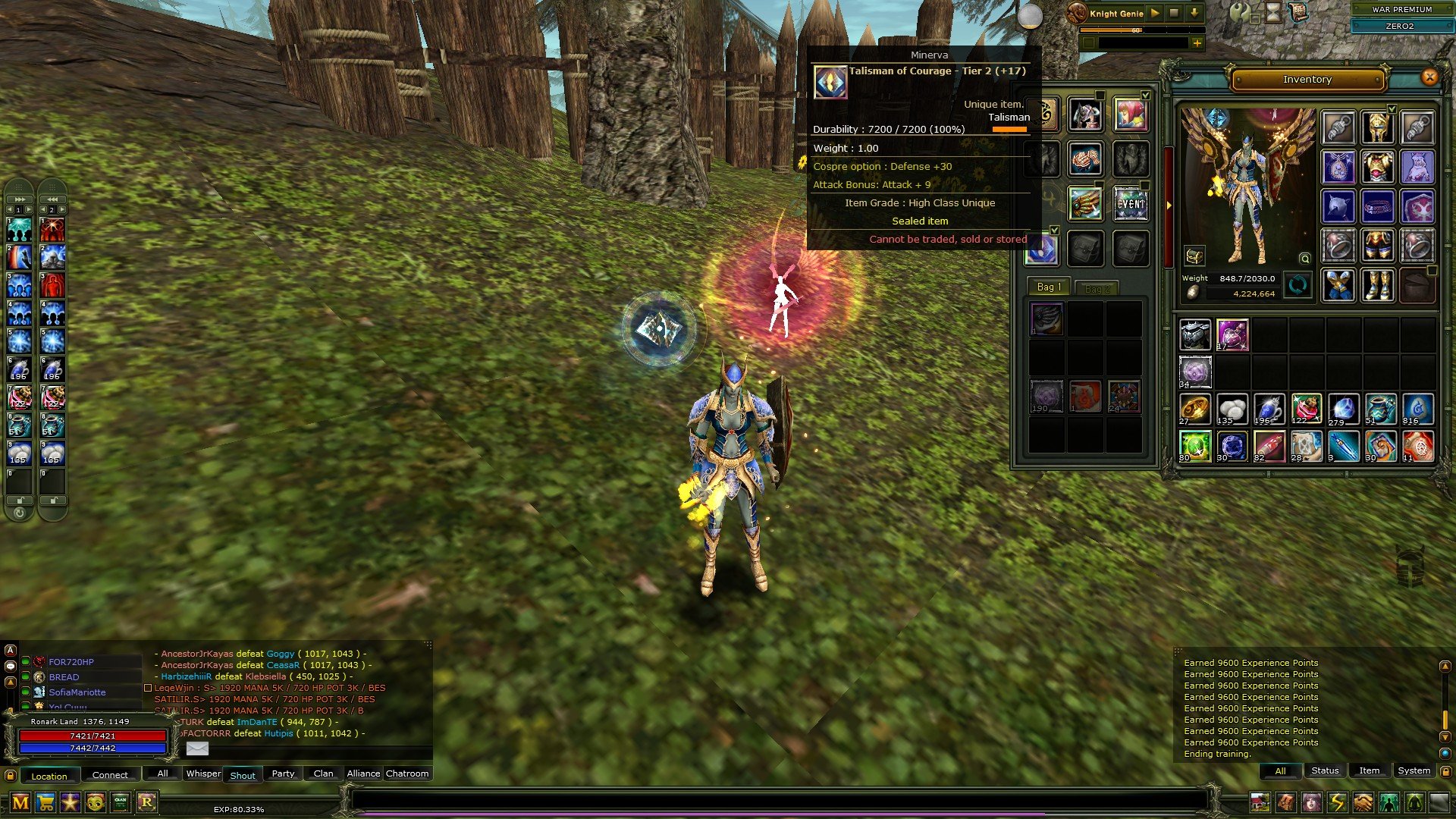The width and height of the screenshot is (1456, 819).
Task: Select the Status chat filter tab
Action: pos(1325,770)
